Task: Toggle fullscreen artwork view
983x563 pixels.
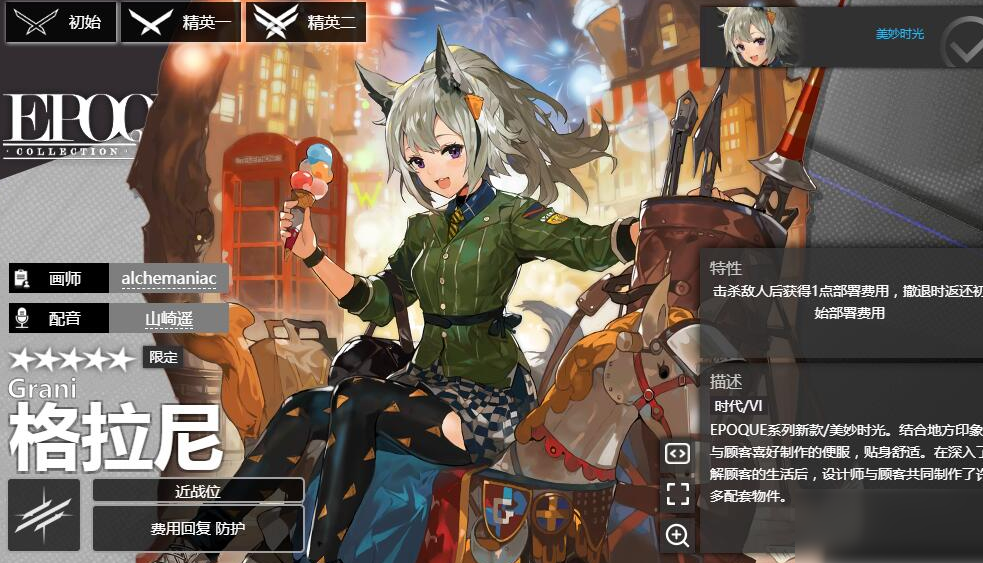Action: pyautogui.click(x=678, y=493)
